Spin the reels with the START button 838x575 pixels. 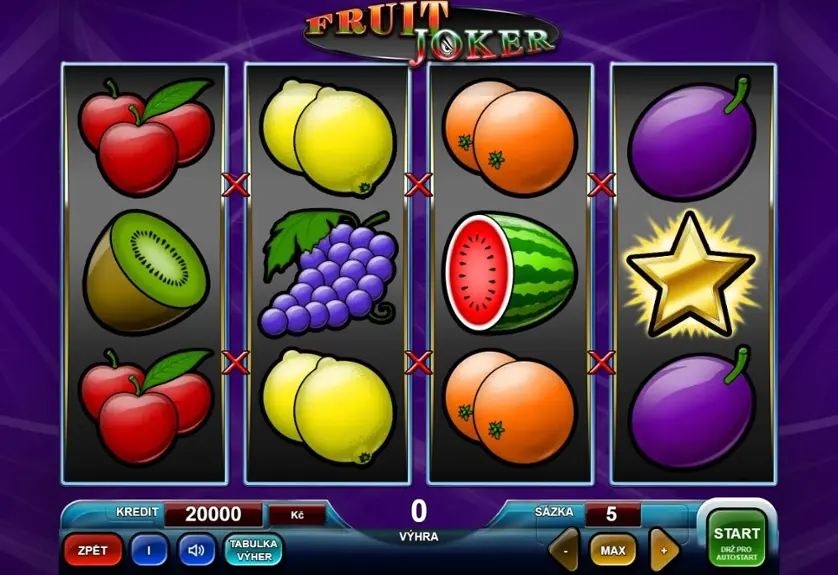[737, 539]
